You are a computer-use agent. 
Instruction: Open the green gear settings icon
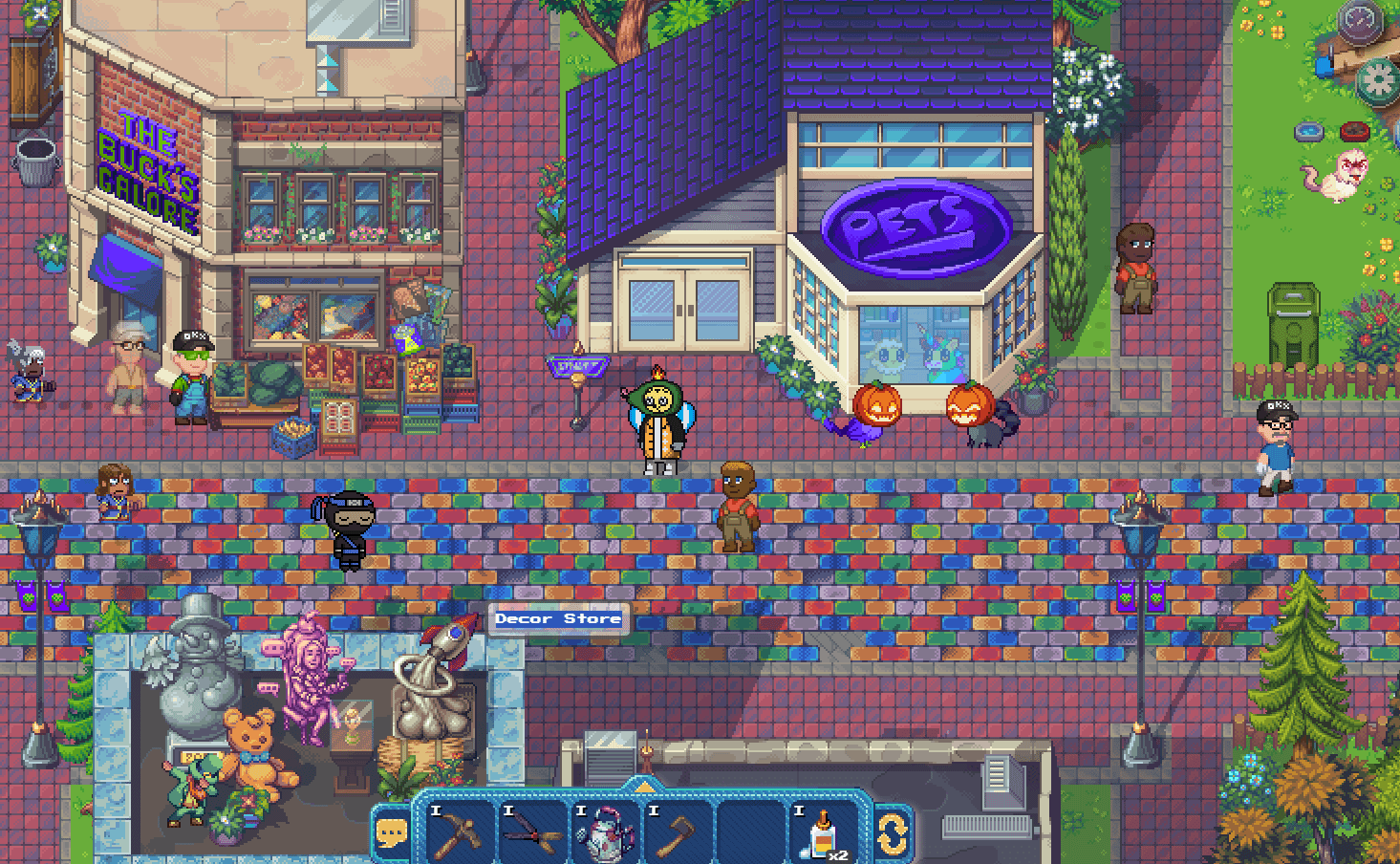(1379, 80)
